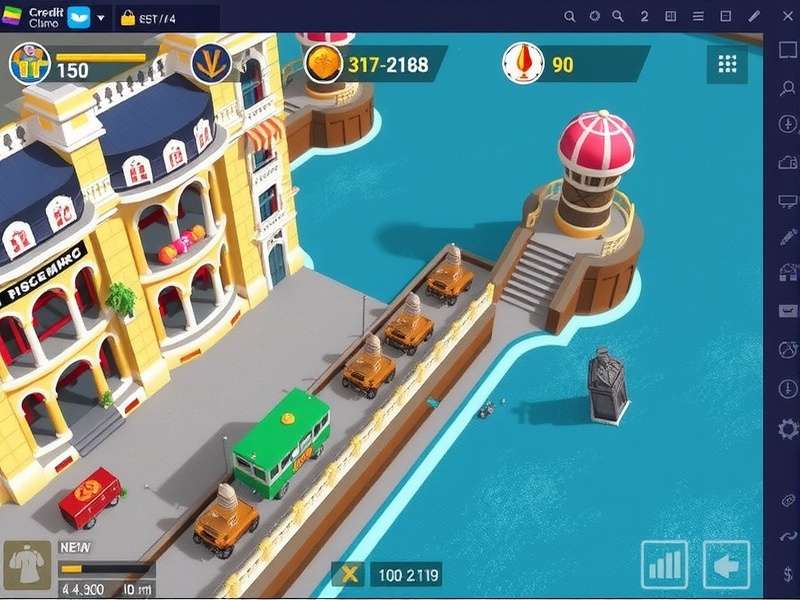The width and height of the screenshot is (800, 600).
Task: Open the grid menu button
Action: point(727,64)
